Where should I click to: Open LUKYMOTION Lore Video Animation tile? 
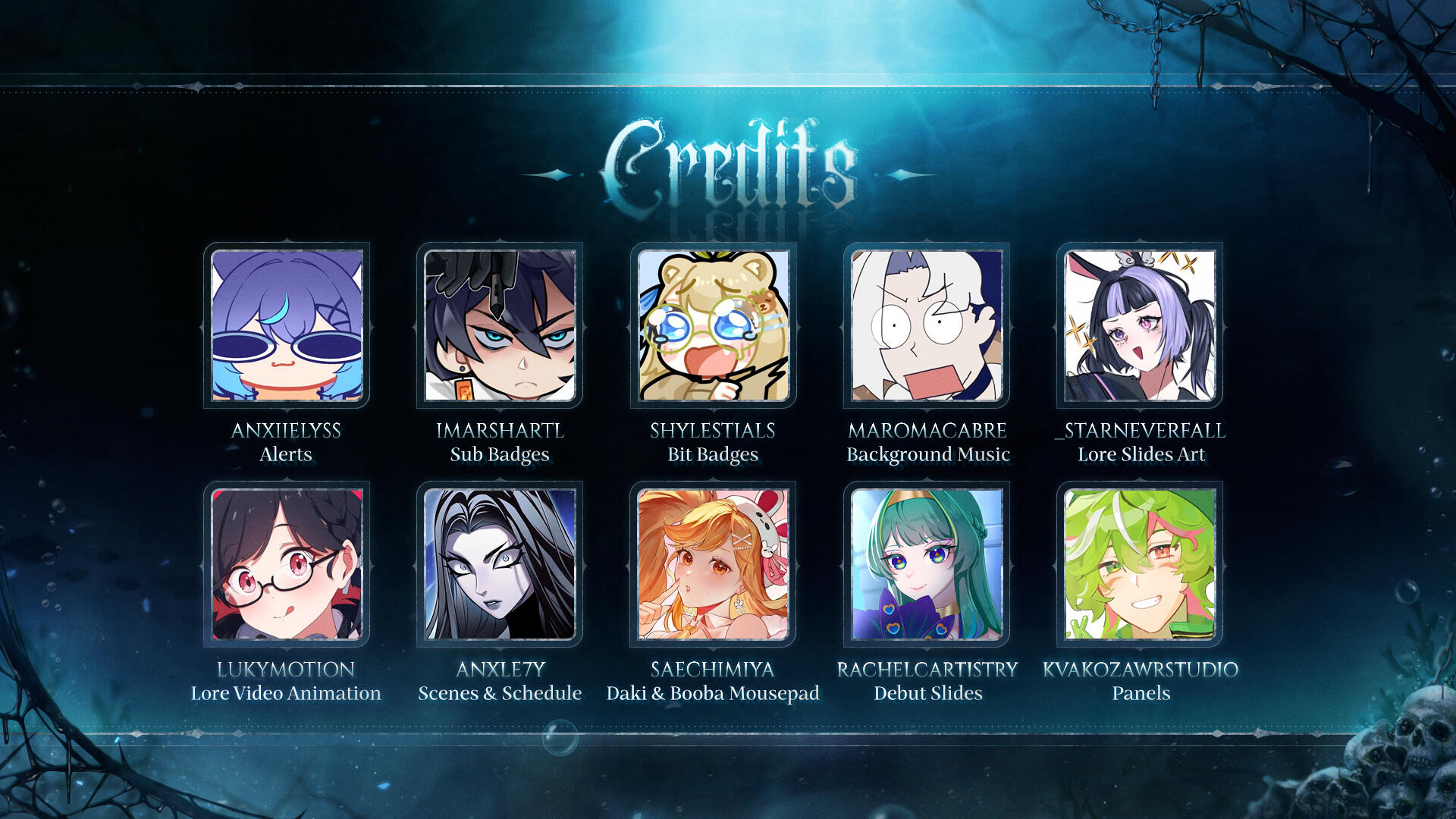(x=287, y=564)
